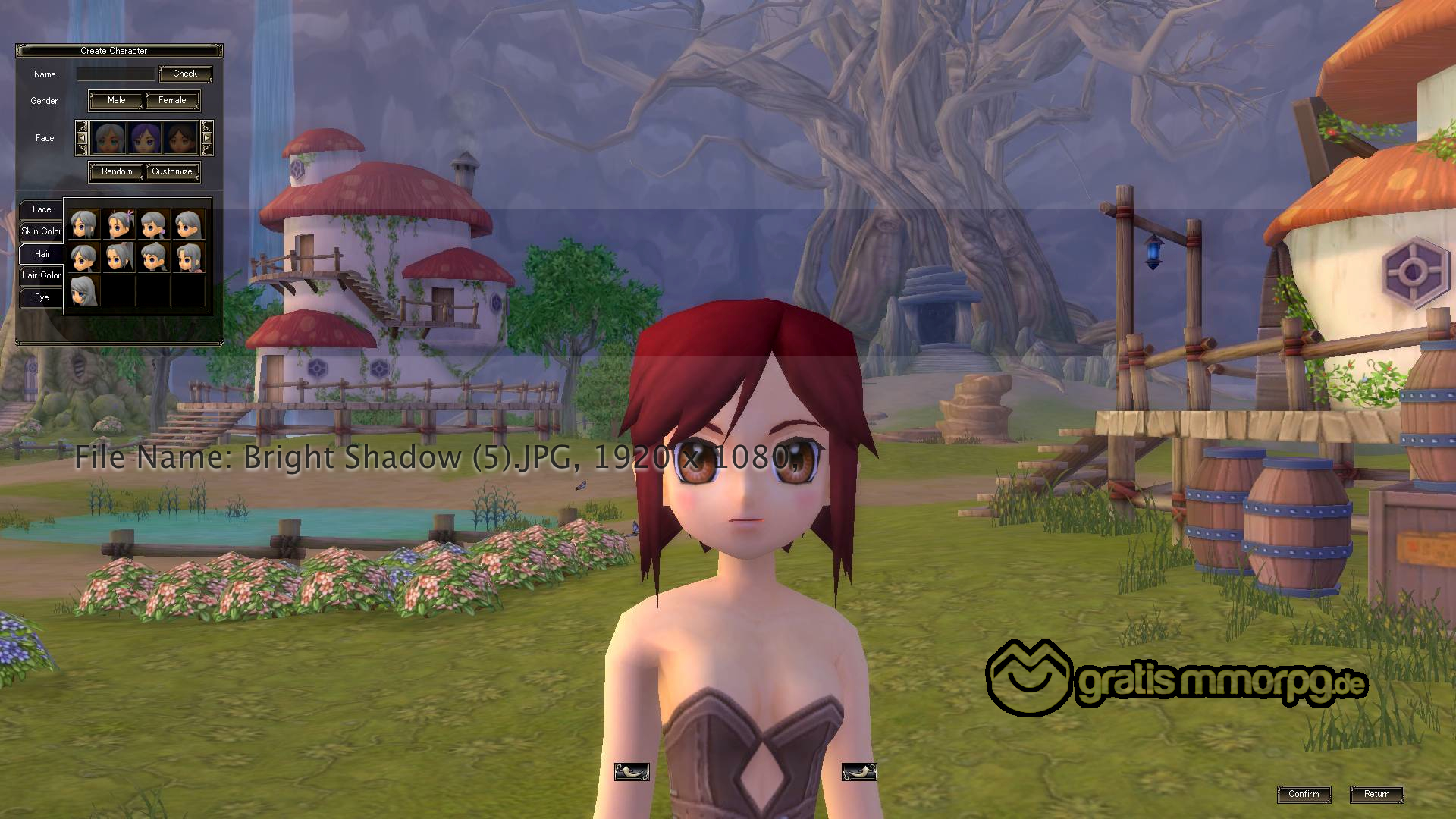Select the long straight hairstyle in last row
This screenshot has width=1456, height=819.
(x=83, y=291)
